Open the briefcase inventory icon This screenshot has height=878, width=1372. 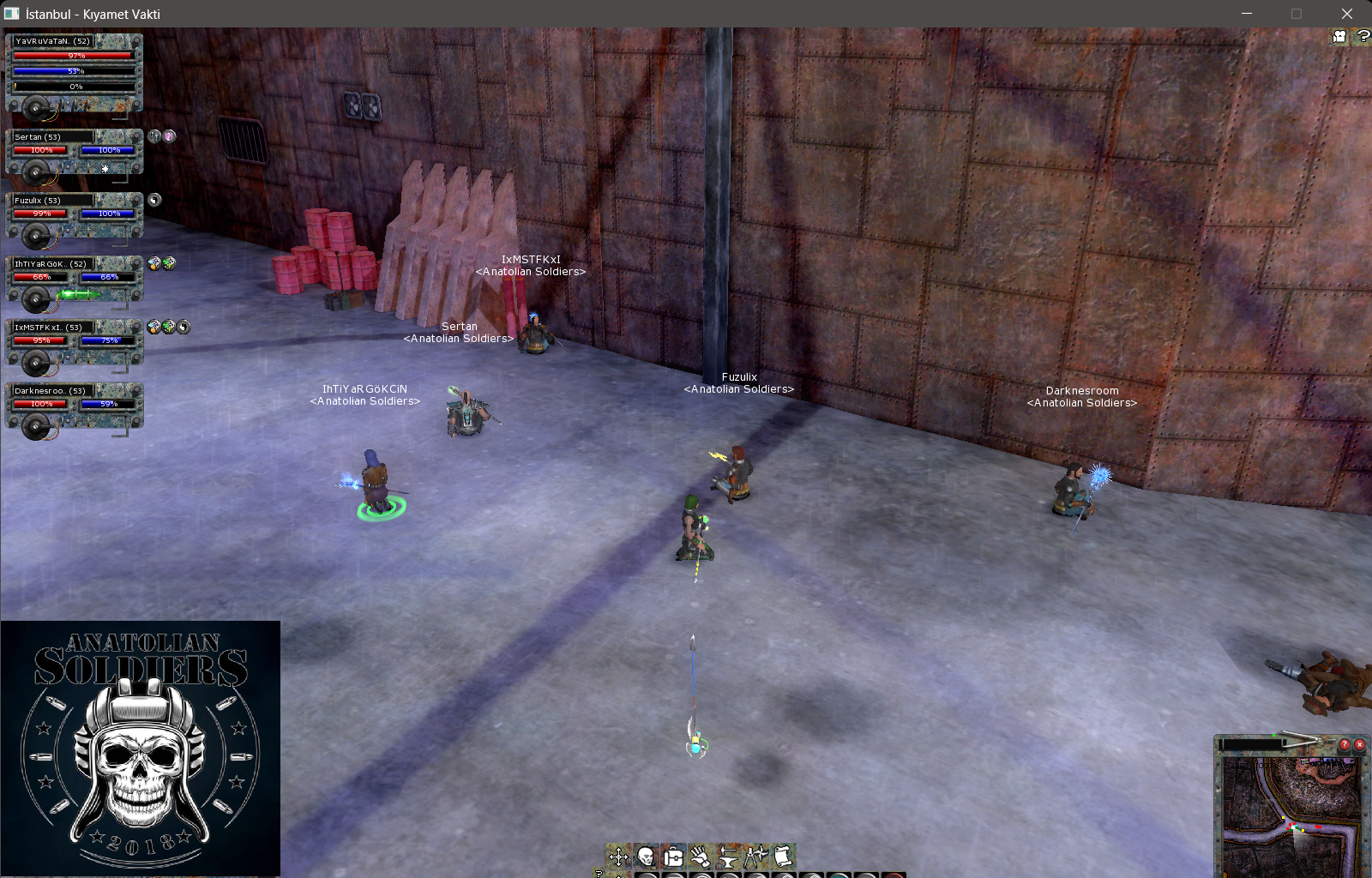[673, 856]
